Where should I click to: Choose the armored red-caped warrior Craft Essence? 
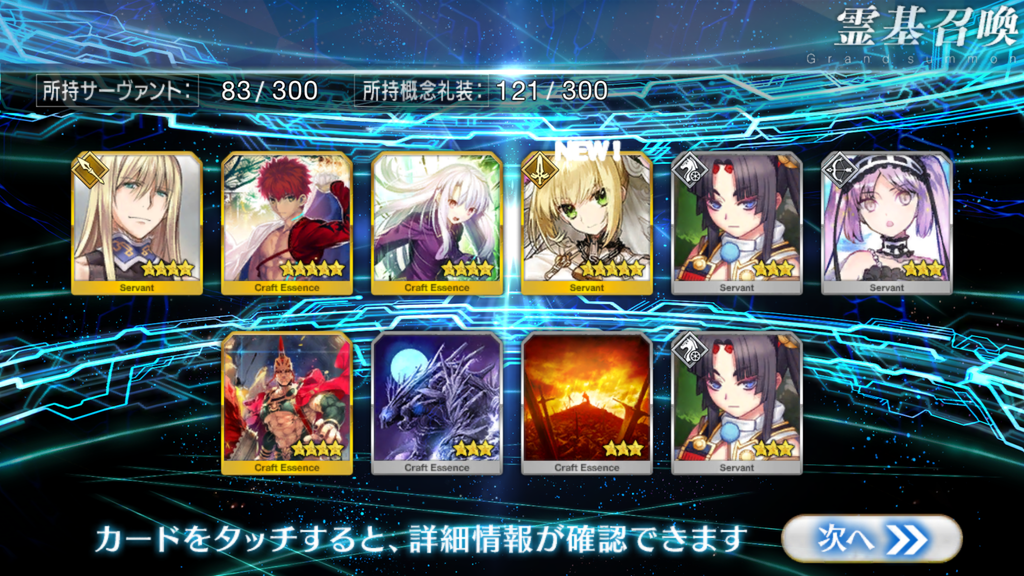[x=287, y=403]
